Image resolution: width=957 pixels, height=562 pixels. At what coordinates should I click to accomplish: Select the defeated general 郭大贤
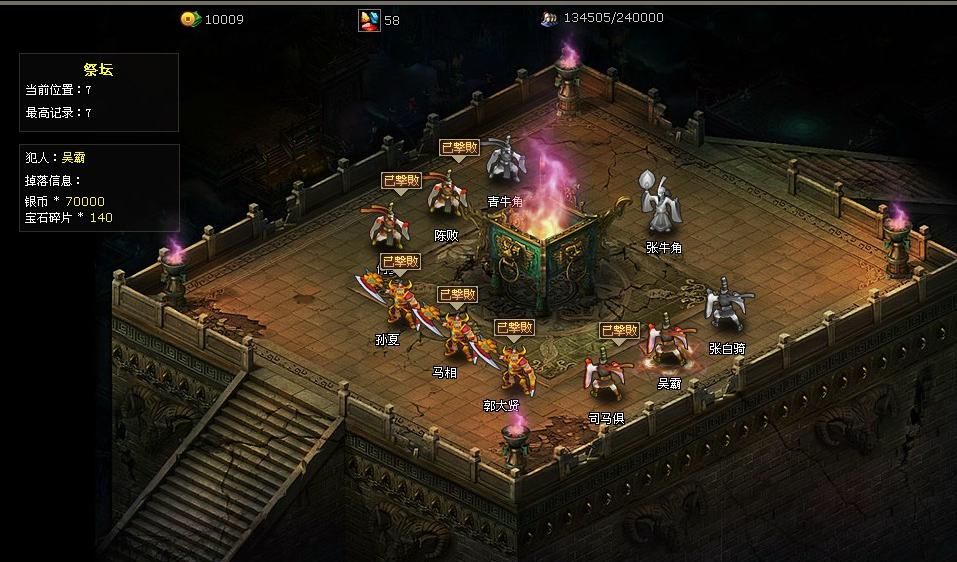(x=514, y=368)
